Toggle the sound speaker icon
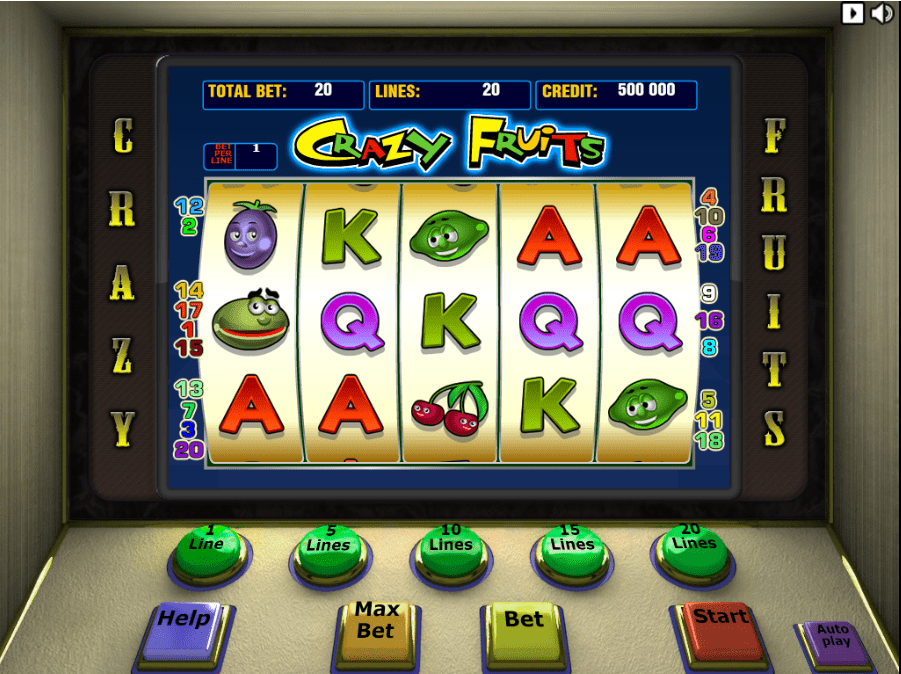The height and width of the screenshot is (674, 901). (x=881, y=13)
